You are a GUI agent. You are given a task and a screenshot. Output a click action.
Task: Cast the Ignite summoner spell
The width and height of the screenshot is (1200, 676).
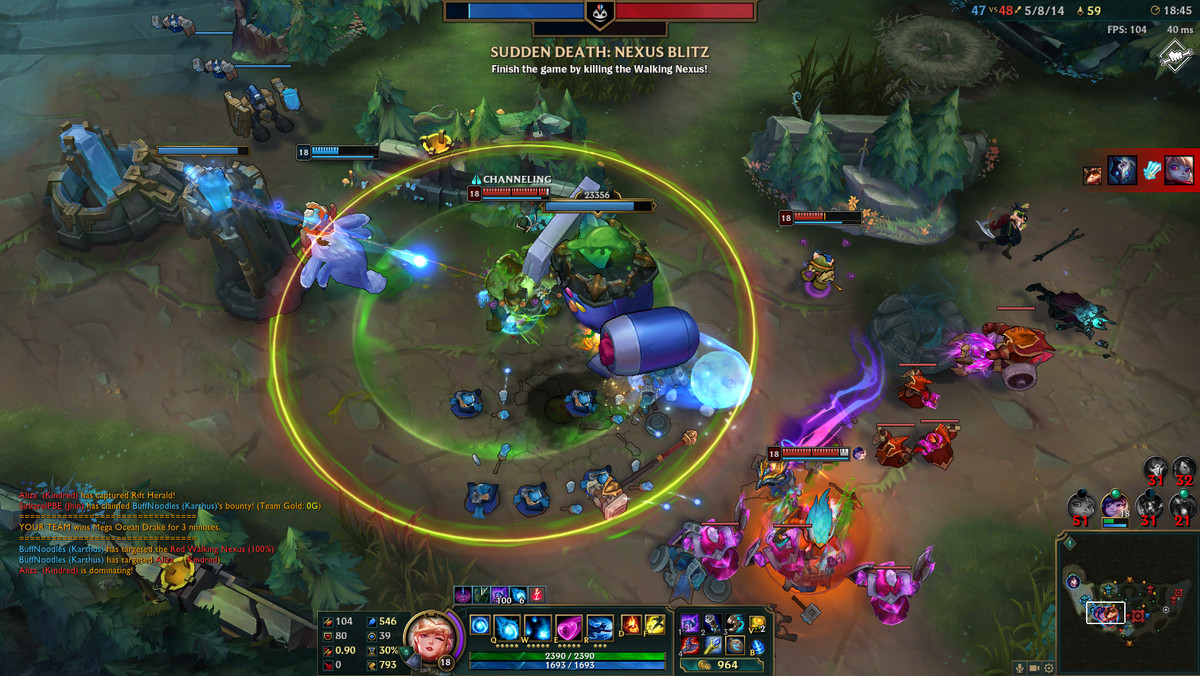(631, 626)
